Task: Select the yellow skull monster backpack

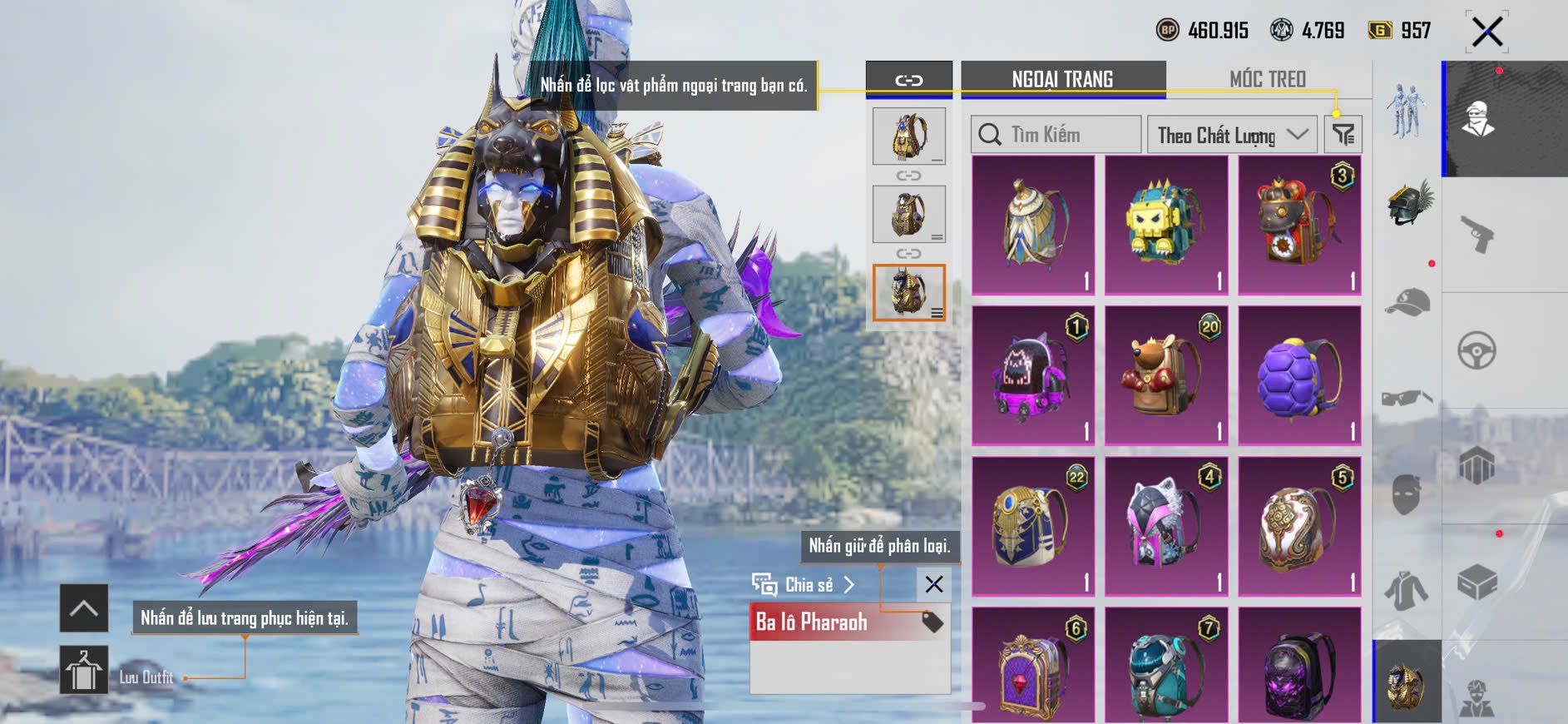Action: pos(1165,225)
